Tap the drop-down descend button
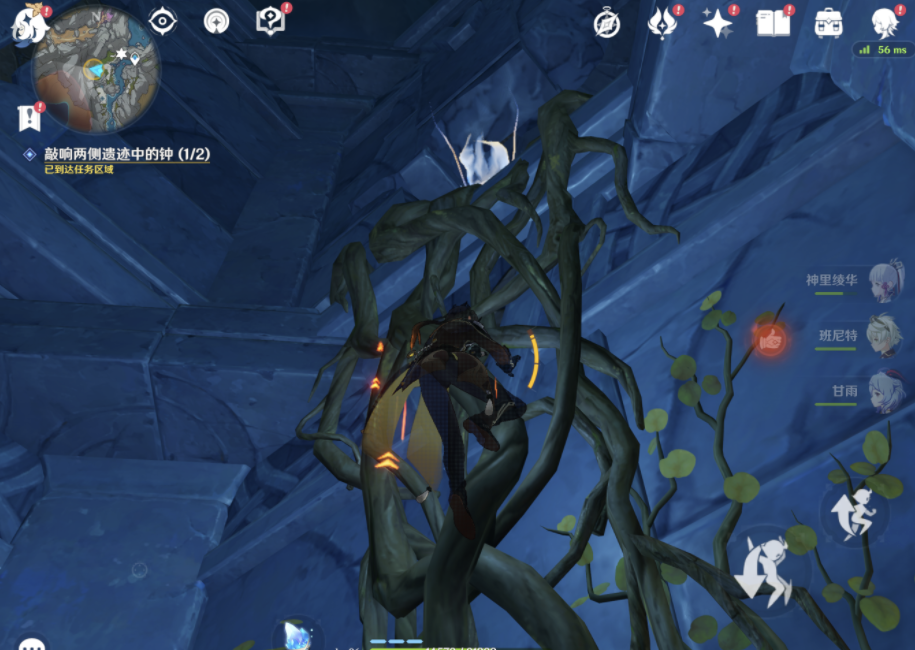This screenshot has height=650, width=915. 766,569
